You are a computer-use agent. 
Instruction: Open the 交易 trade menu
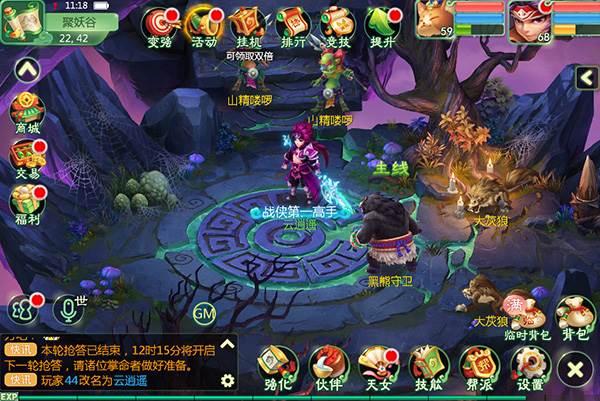pos(26,156)
